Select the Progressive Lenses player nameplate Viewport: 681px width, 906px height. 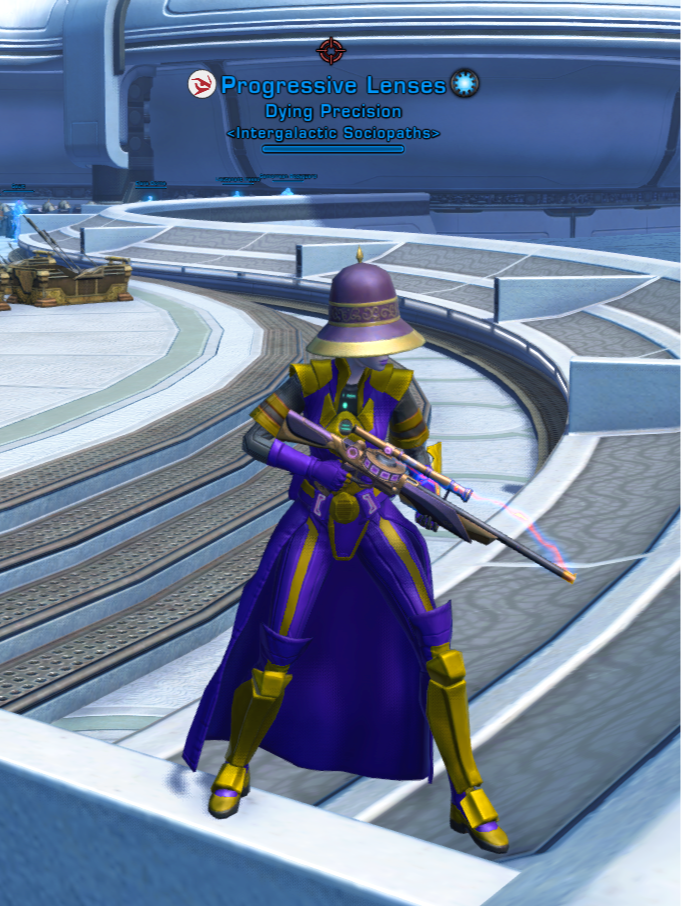333,85
